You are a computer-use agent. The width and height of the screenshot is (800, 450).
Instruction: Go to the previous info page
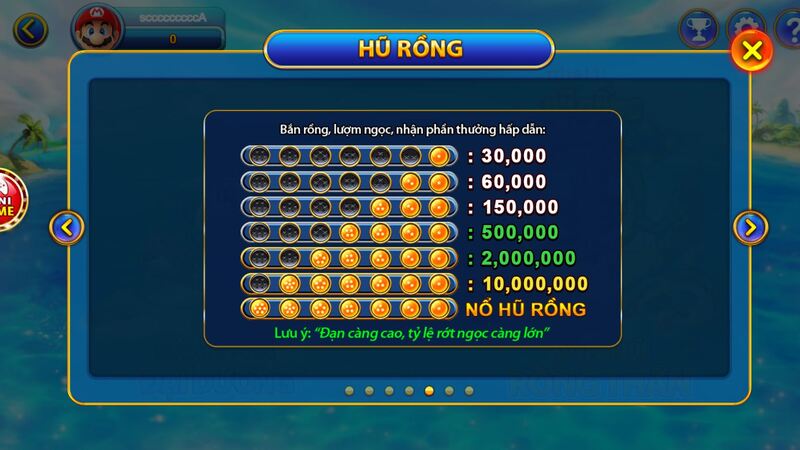pyautogui.click(x=66, y=228)
